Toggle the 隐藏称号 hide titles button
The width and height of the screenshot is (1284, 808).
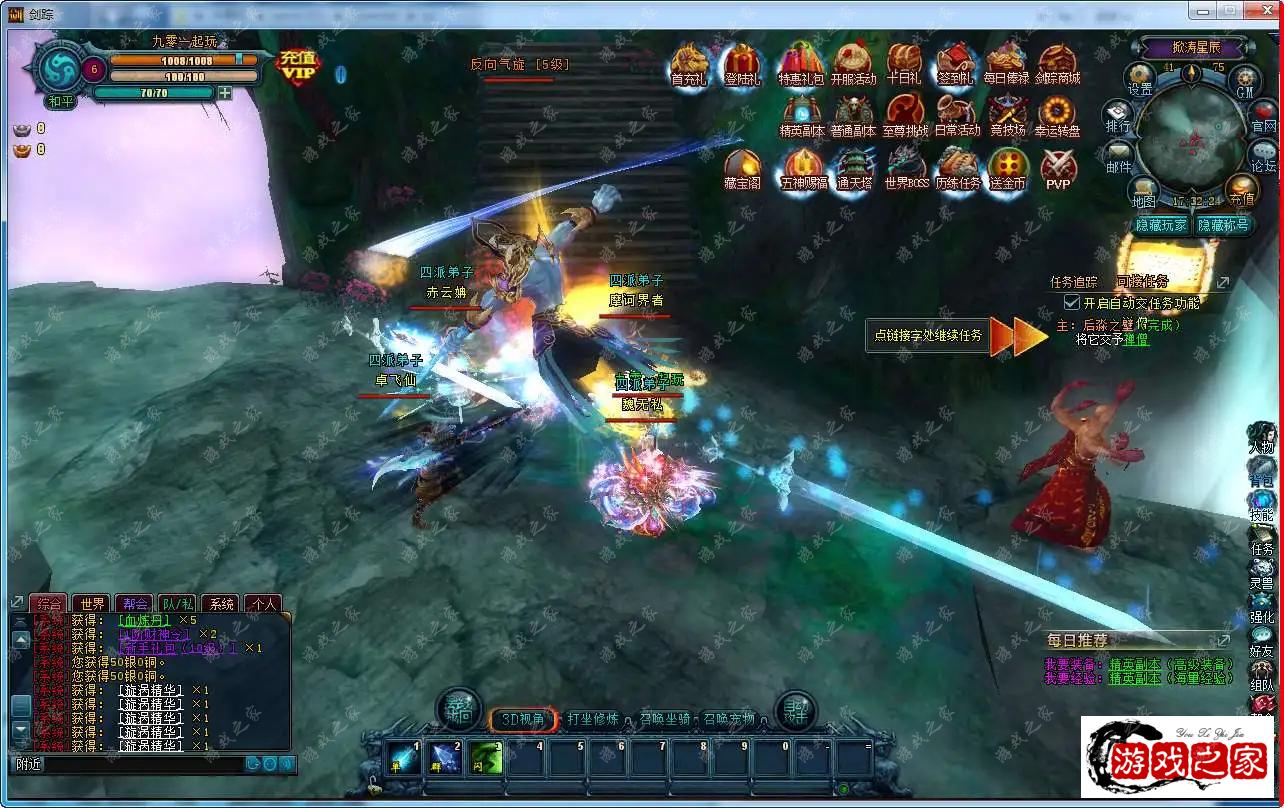point(1223,225)
